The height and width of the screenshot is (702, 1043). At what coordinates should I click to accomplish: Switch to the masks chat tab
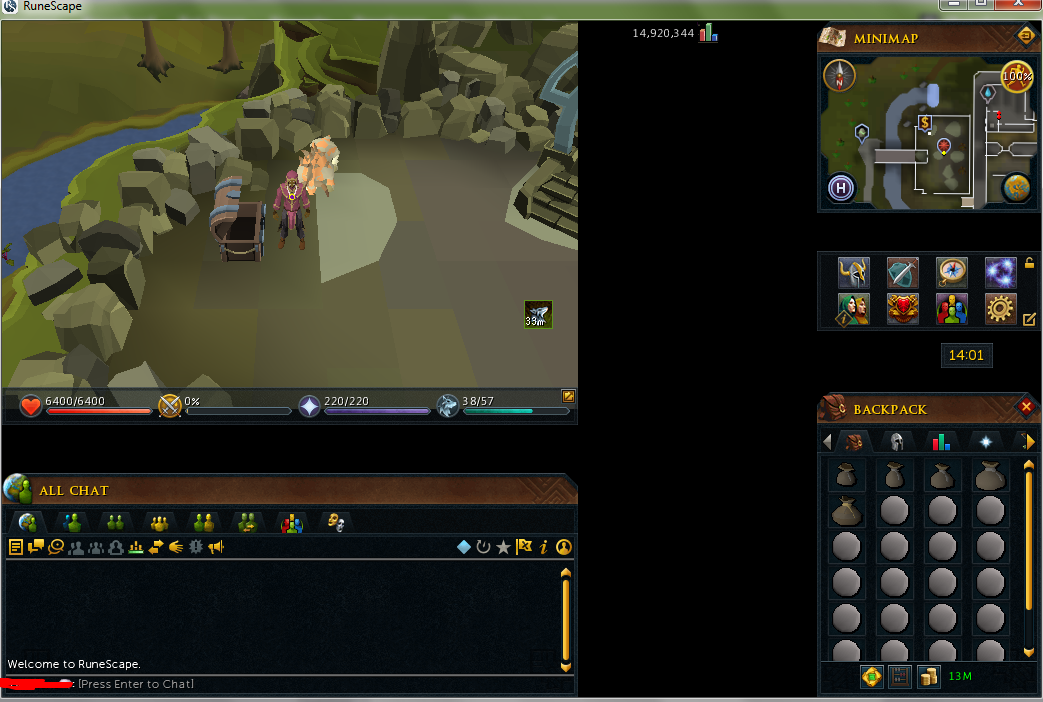tap(336, 522)
